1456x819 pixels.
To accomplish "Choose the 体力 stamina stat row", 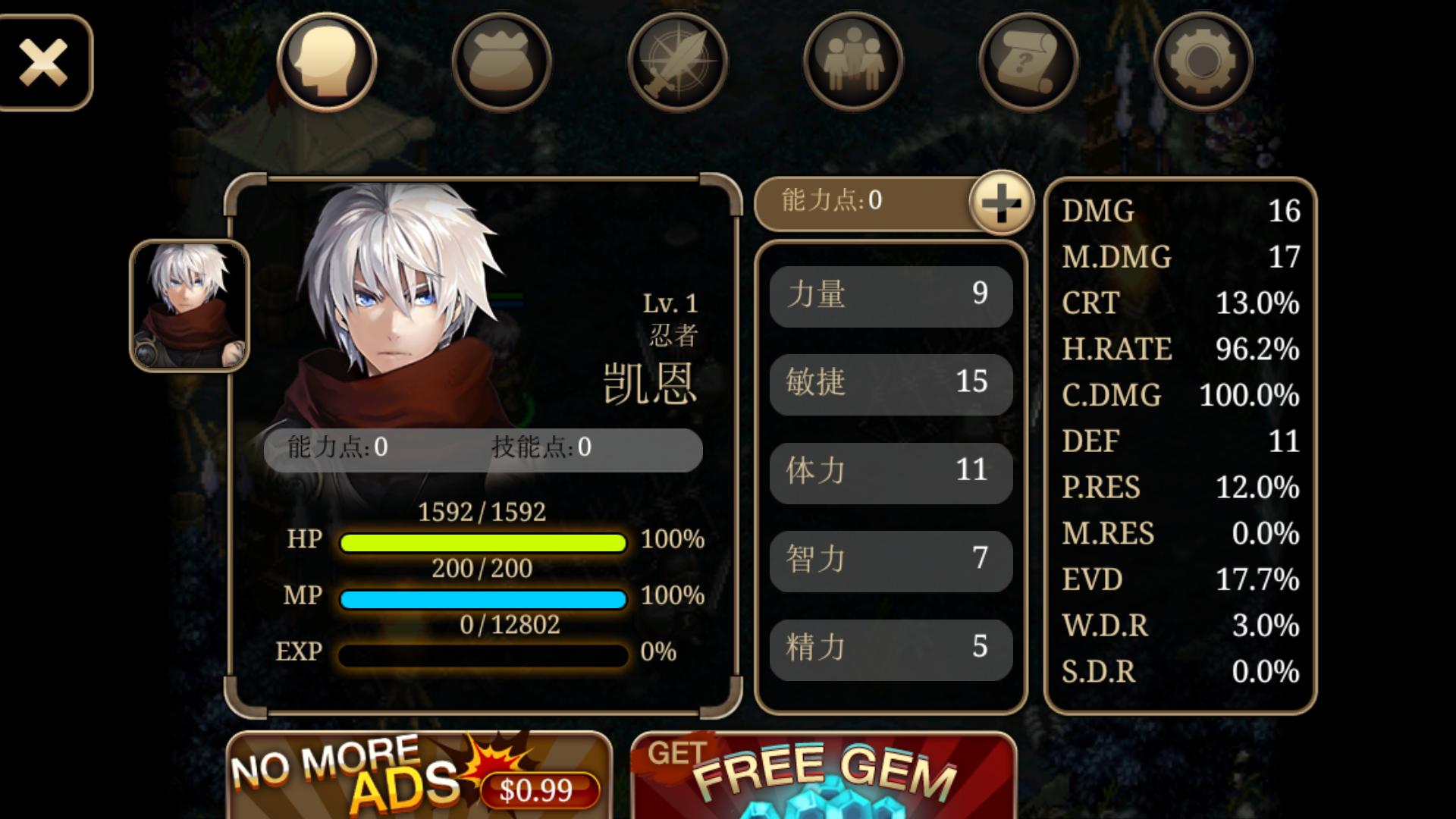I will (x=891, y=472).
